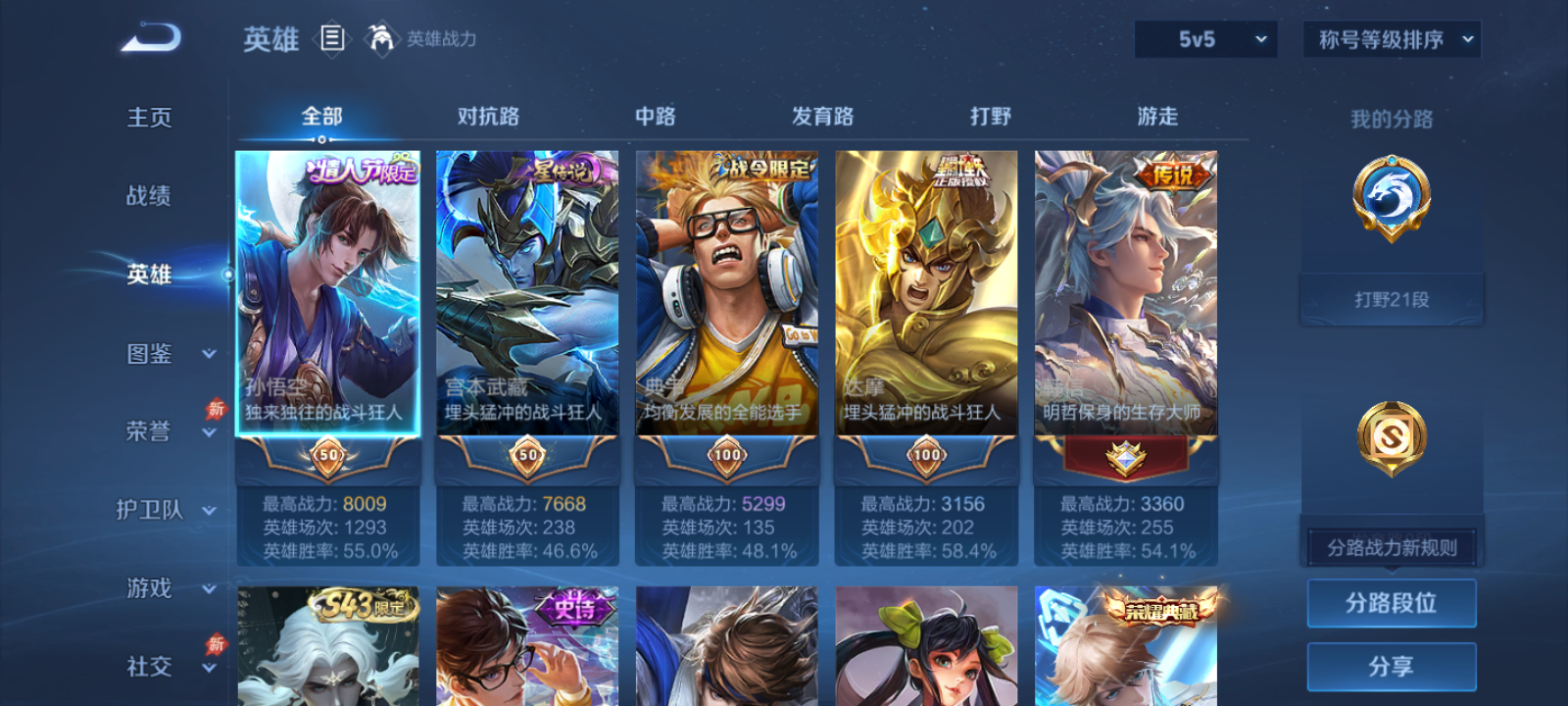Open the 5v5 mode dropdown
Image resolution: width=1568 pixels, height=706 pixels.
[1203, 40]
